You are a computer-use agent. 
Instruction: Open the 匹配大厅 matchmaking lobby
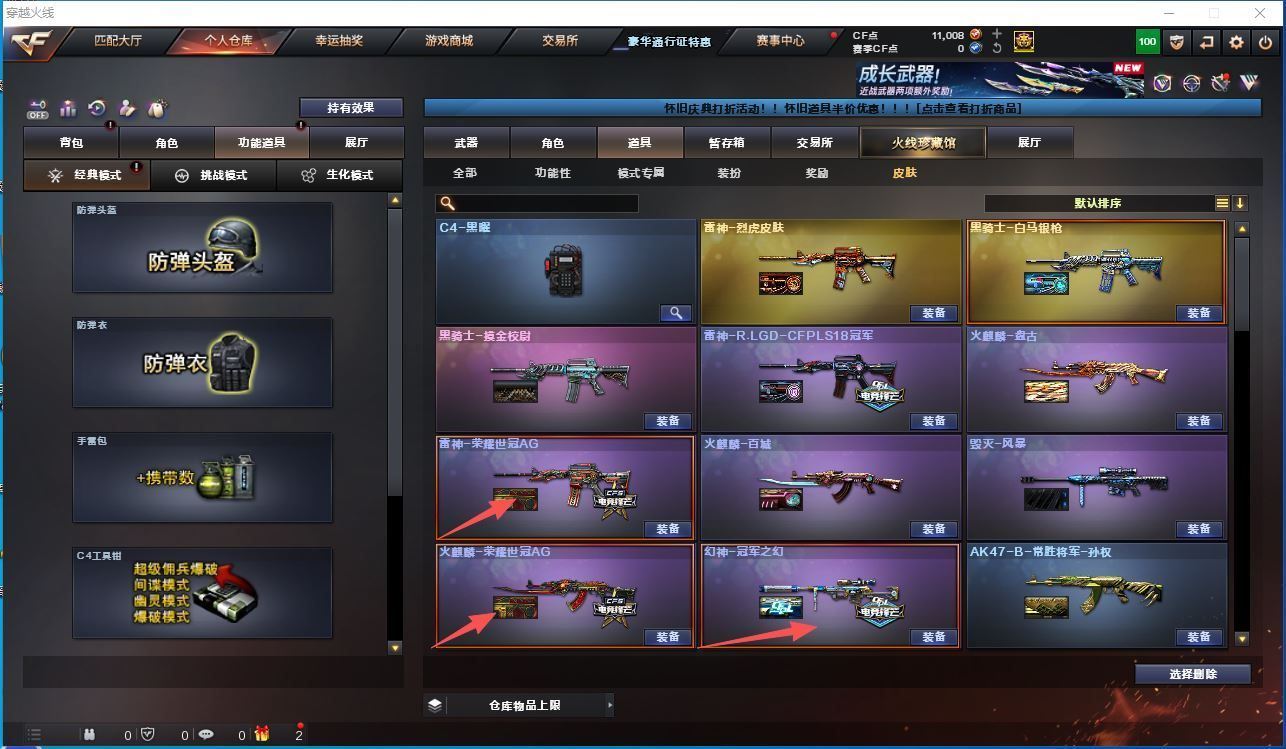[117, 42]
